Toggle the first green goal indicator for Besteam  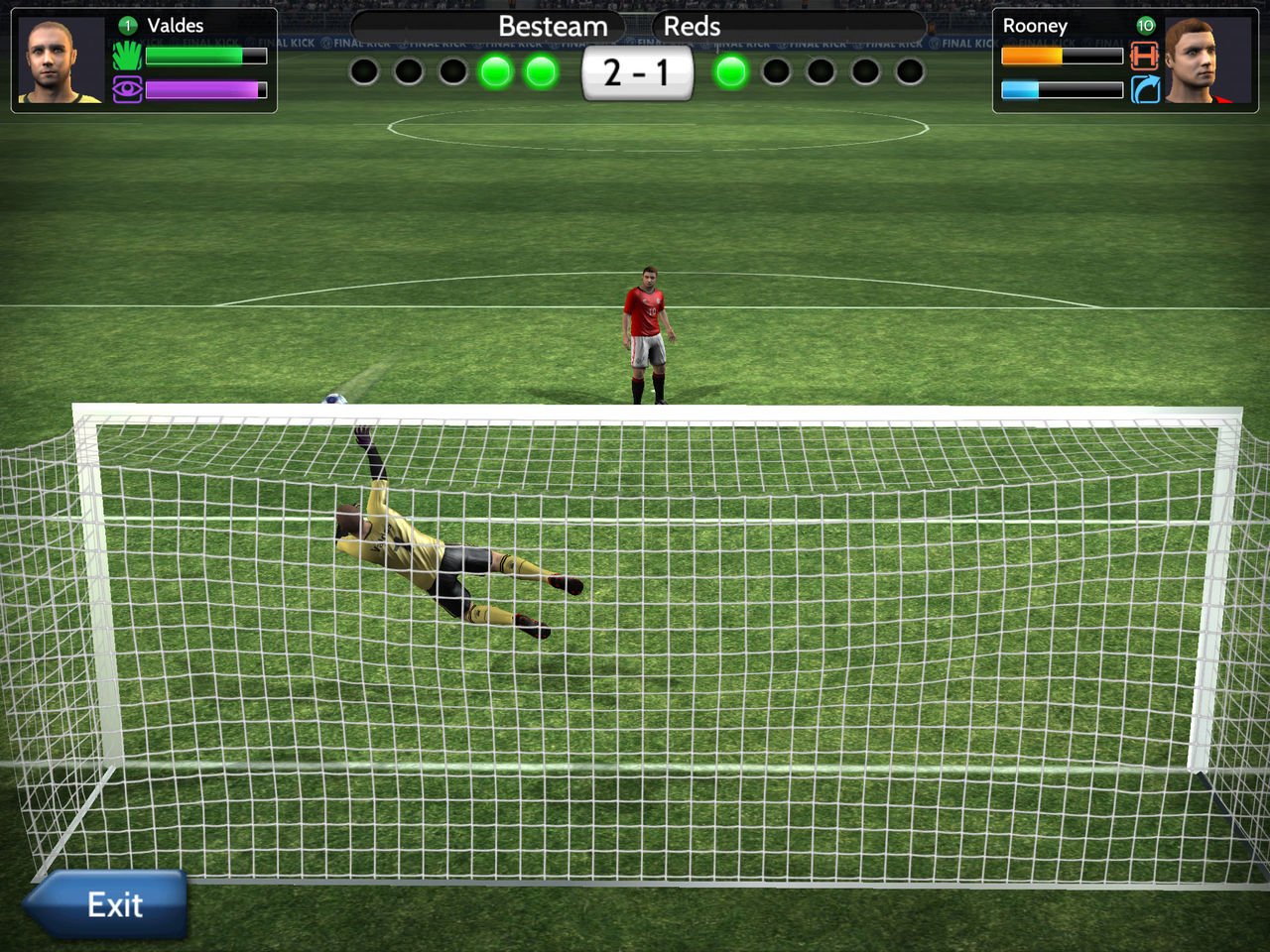pos(495,71)
